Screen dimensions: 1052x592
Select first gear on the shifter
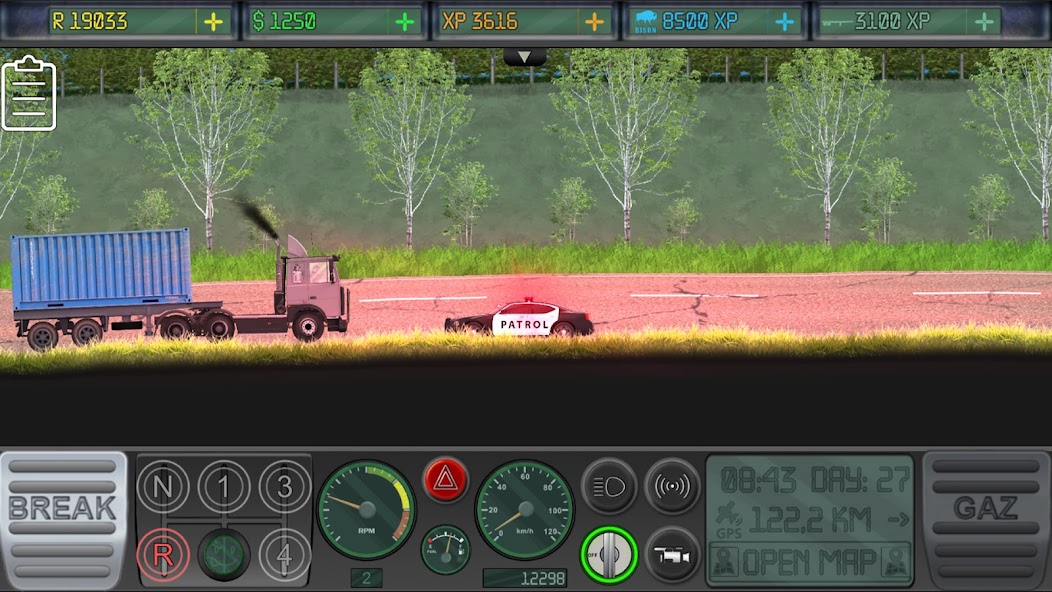(224, 487)
